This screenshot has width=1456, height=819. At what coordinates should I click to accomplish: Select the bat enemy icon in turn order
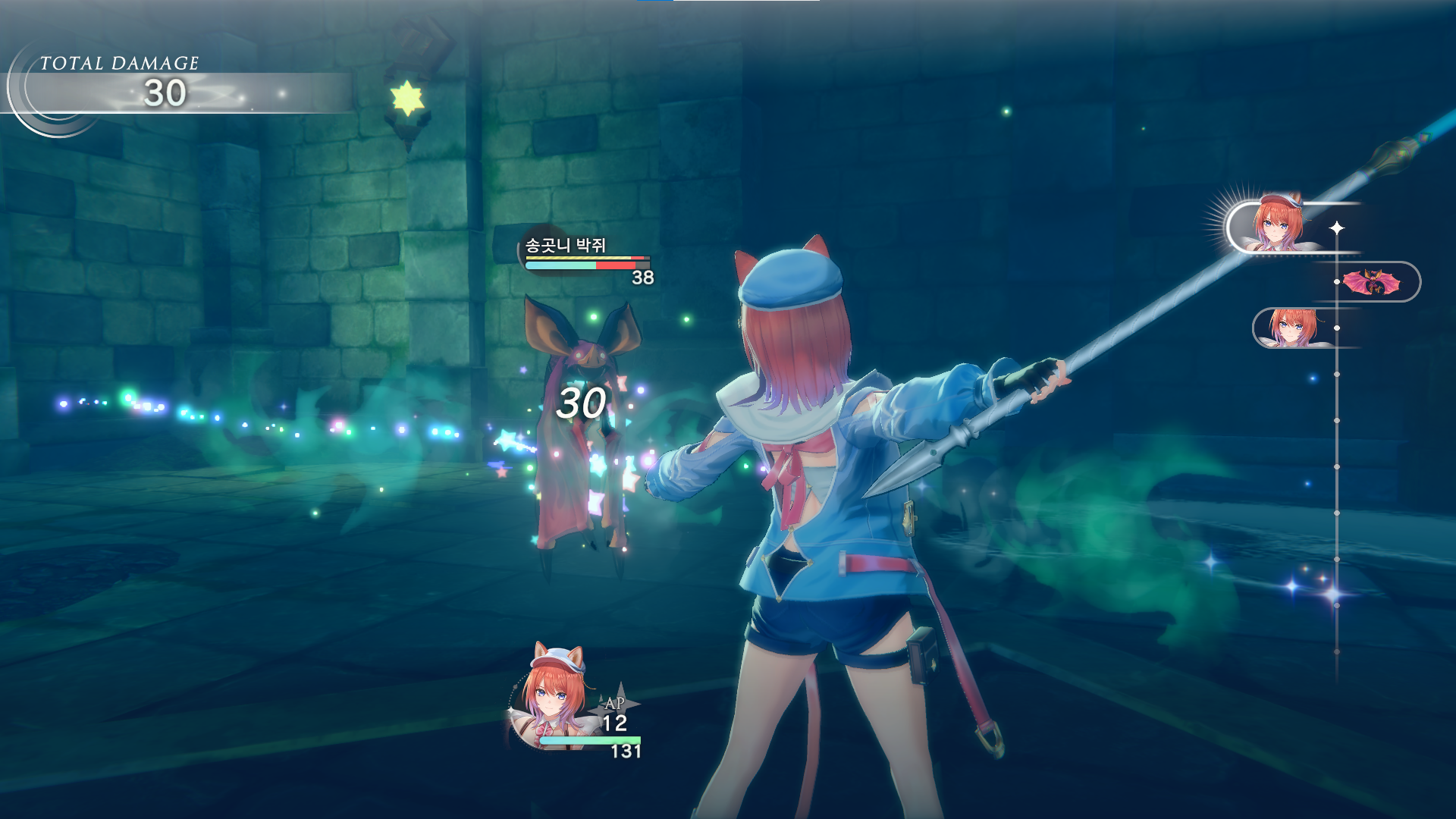click(1371, 282)
